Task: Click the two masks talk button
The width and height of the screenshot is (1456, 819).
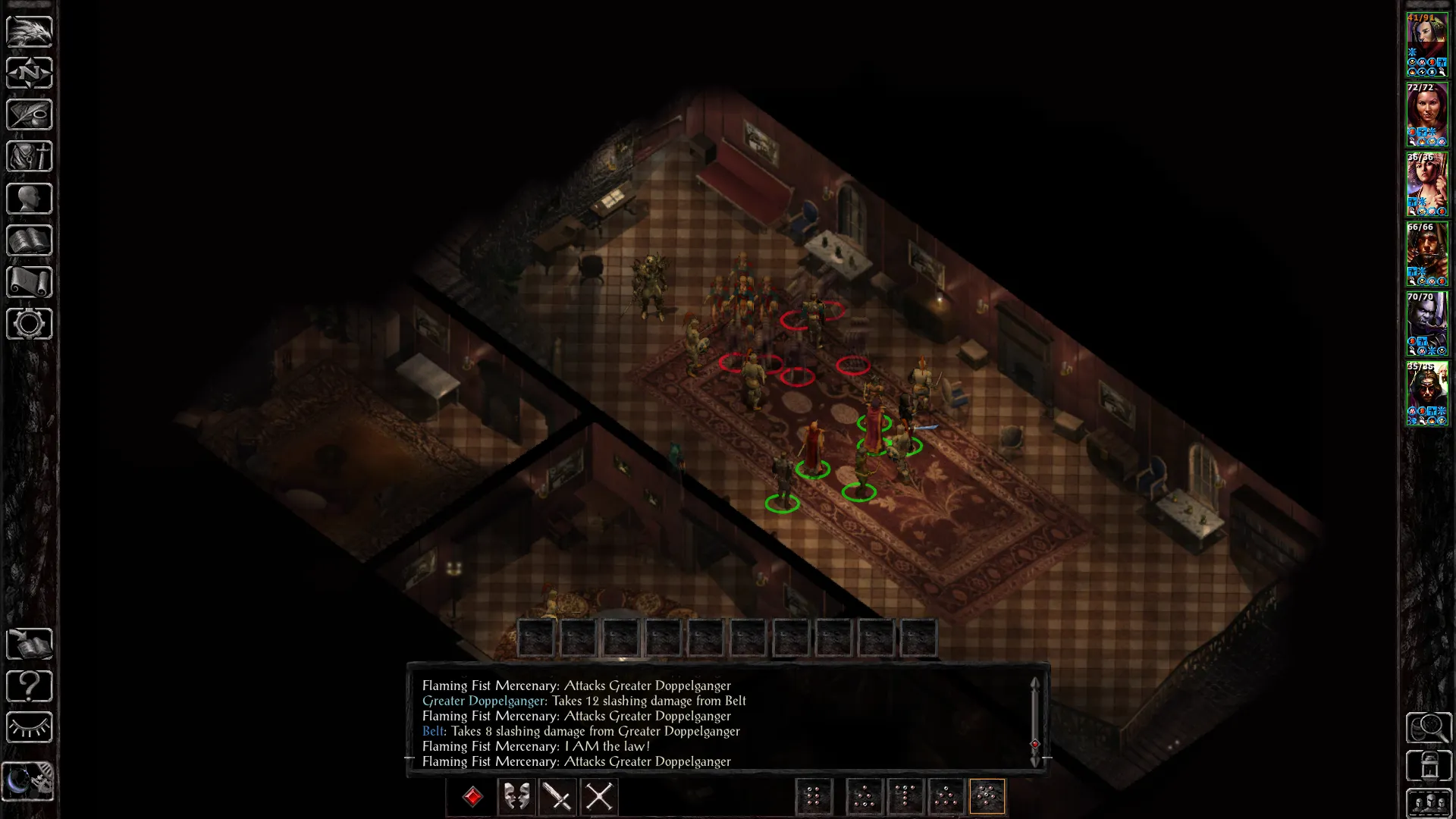Action: point(516,797)
